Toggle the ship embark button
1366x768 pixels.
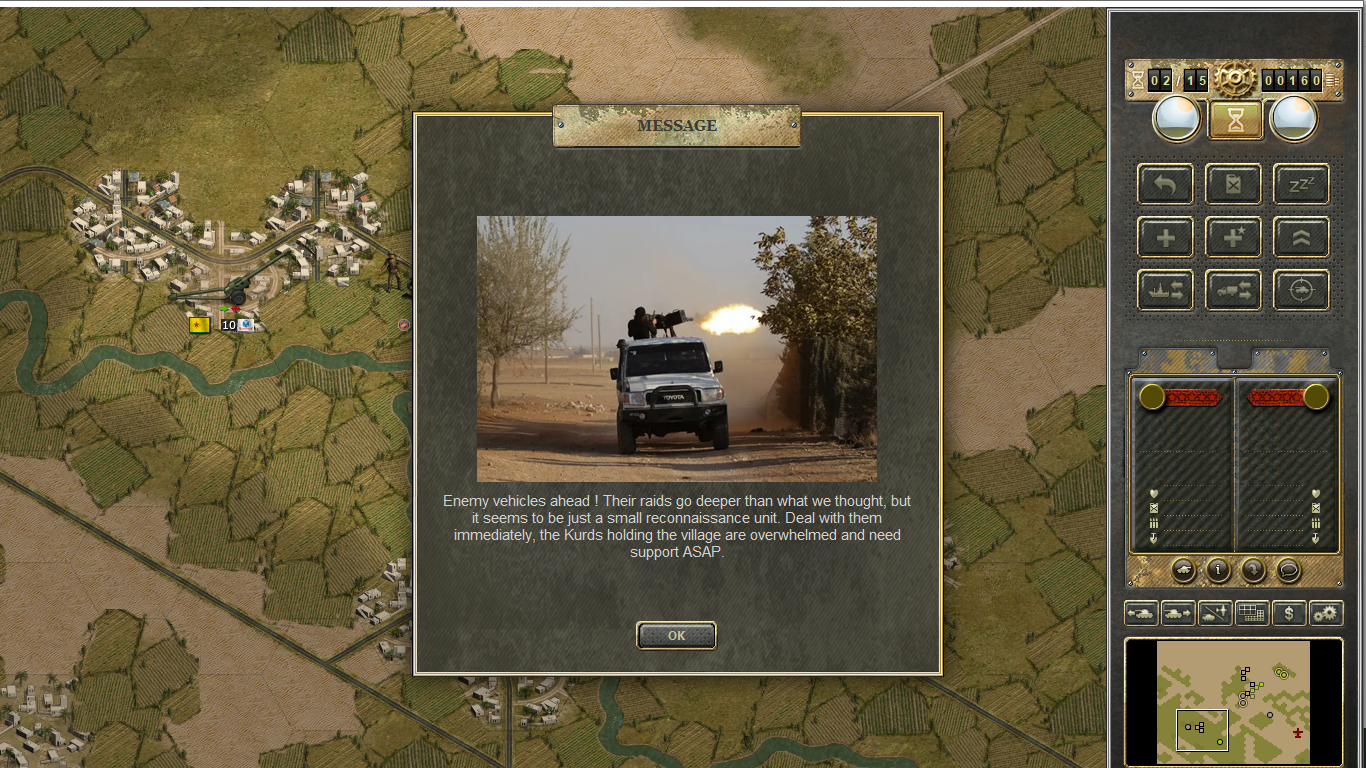(x=1165, y=290)
